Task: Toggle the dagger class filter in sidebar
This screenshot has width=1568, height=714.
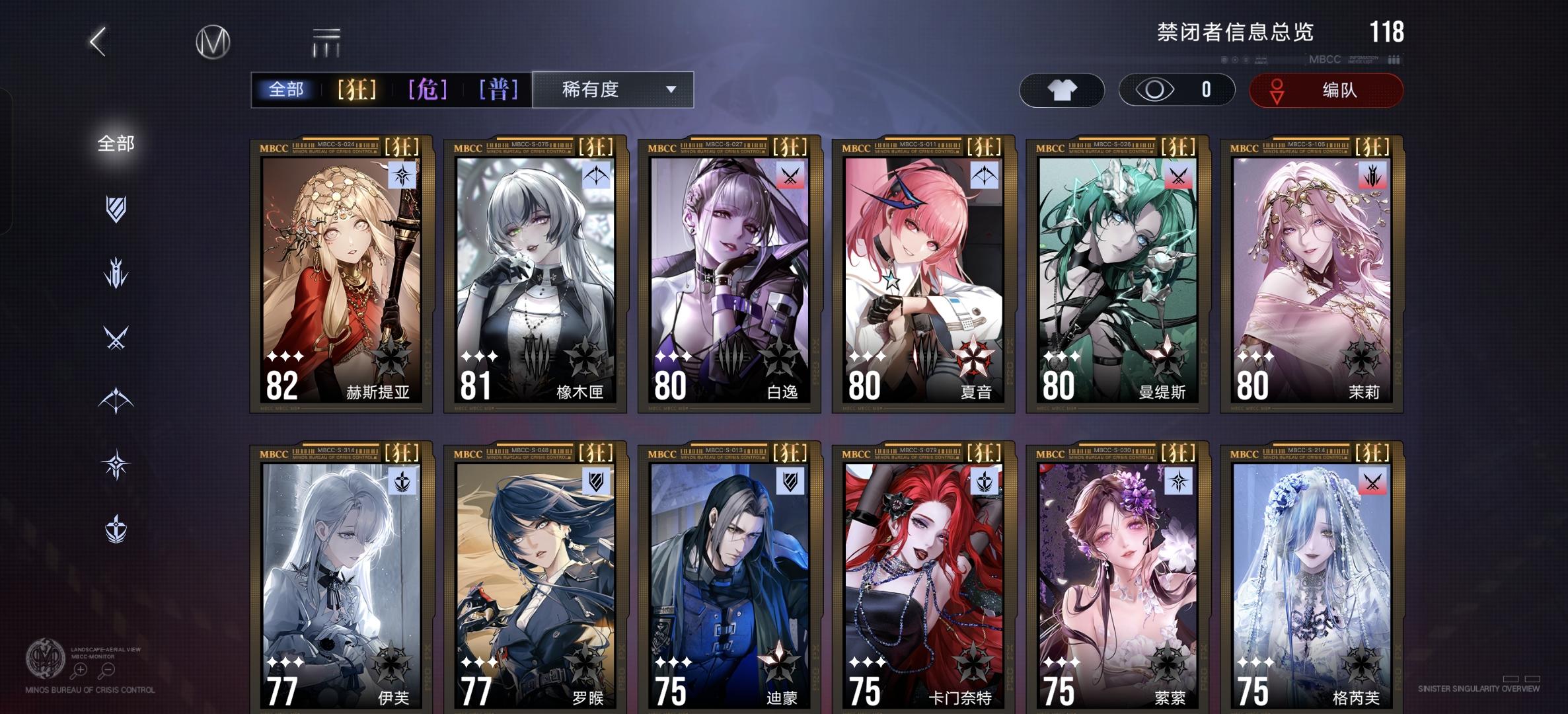Action: [116, 272]
